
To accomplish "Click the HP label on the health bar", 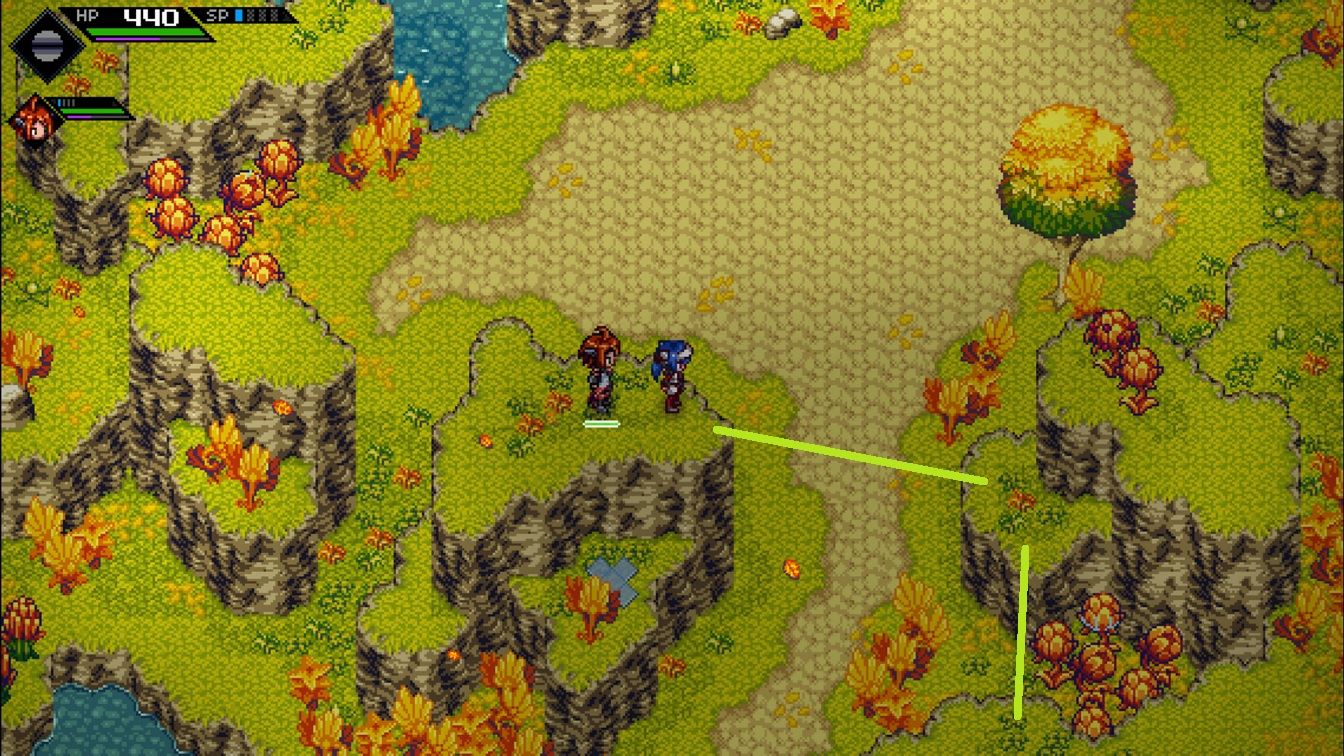I will [87, 17].
